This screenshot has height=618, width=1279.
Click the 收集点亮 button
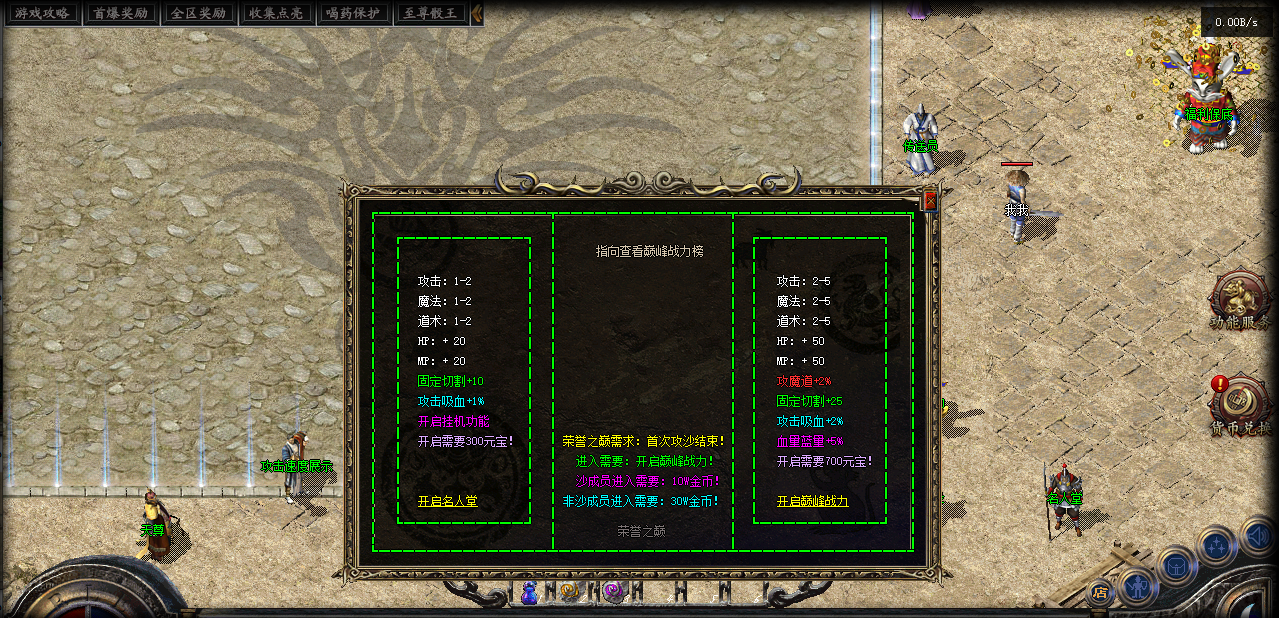point(275,13)
